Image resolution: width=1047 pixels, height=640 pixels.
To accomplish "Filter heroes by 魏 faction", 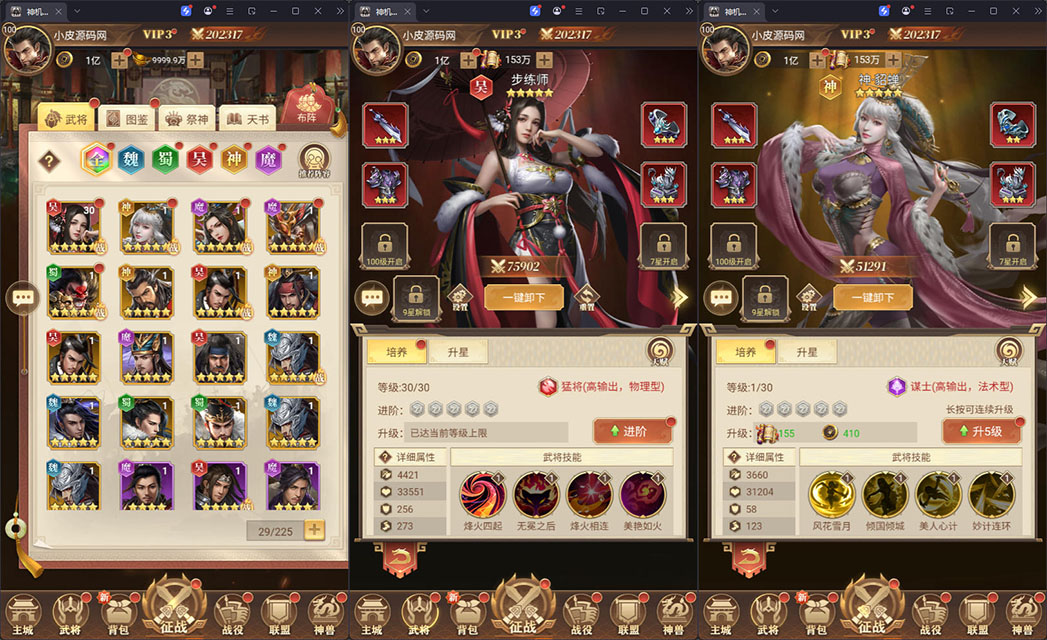I will [x=131, y=160].
